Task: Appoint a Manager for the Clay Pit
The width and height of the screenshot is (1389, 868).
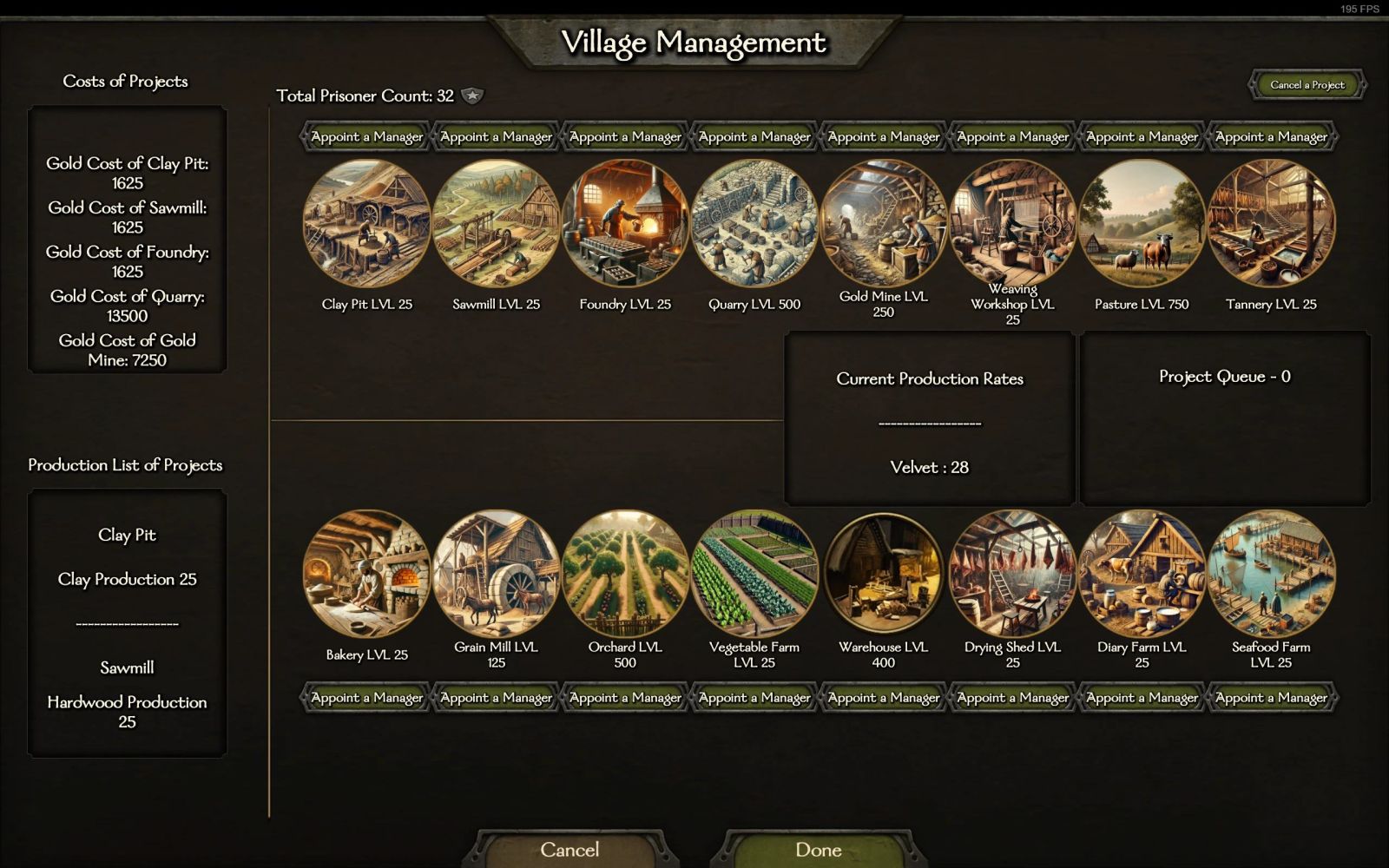Action: point(366,137)
